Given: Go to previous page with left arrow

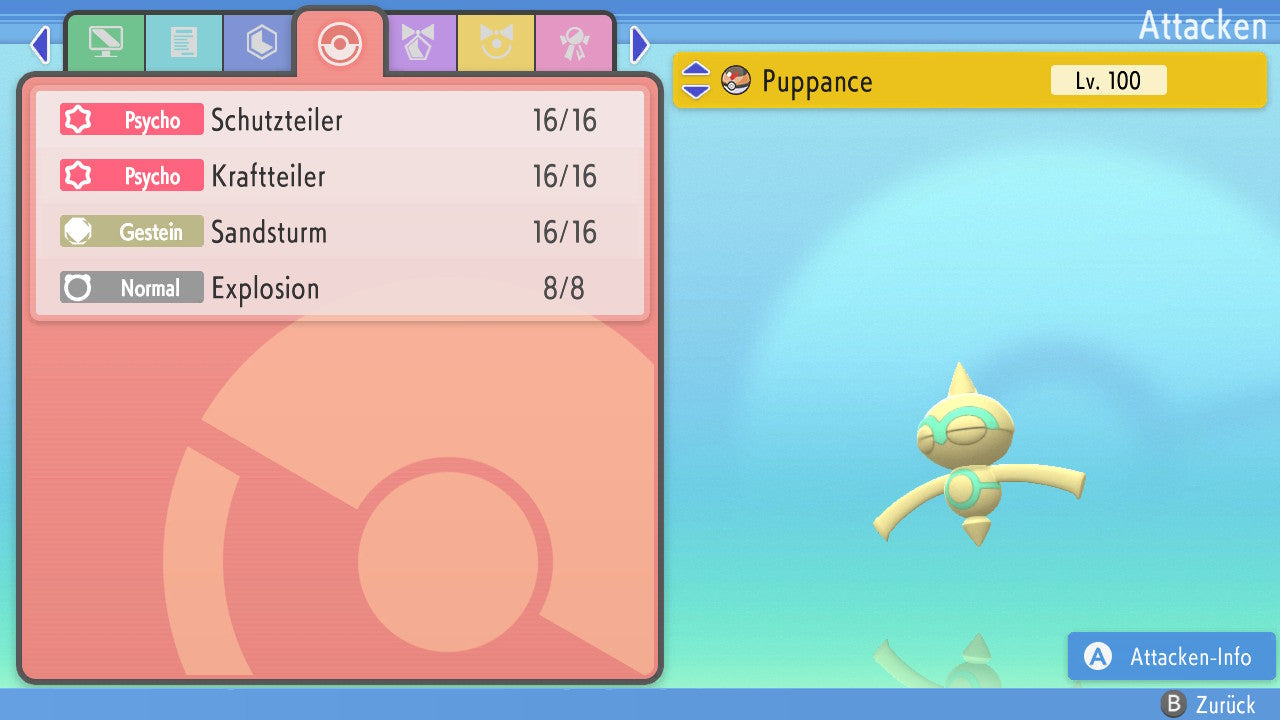Looking at the screenshot, I should (40, 44).
